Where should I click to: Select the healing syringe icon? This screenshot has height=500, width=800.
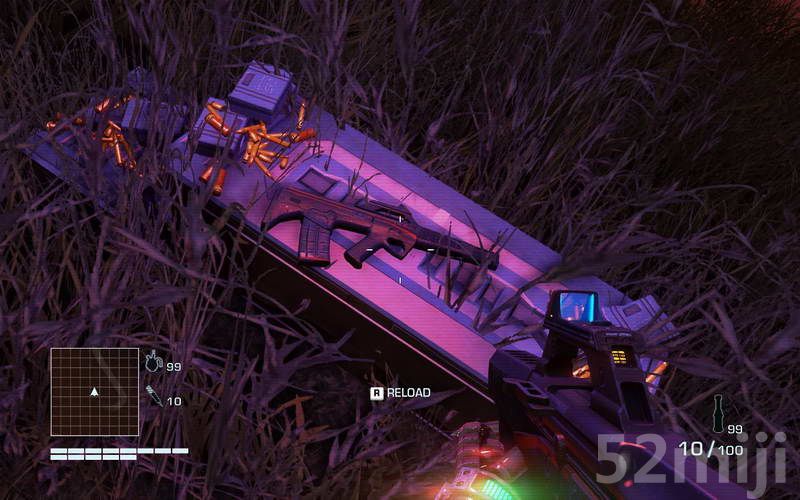tap(153, 396)
